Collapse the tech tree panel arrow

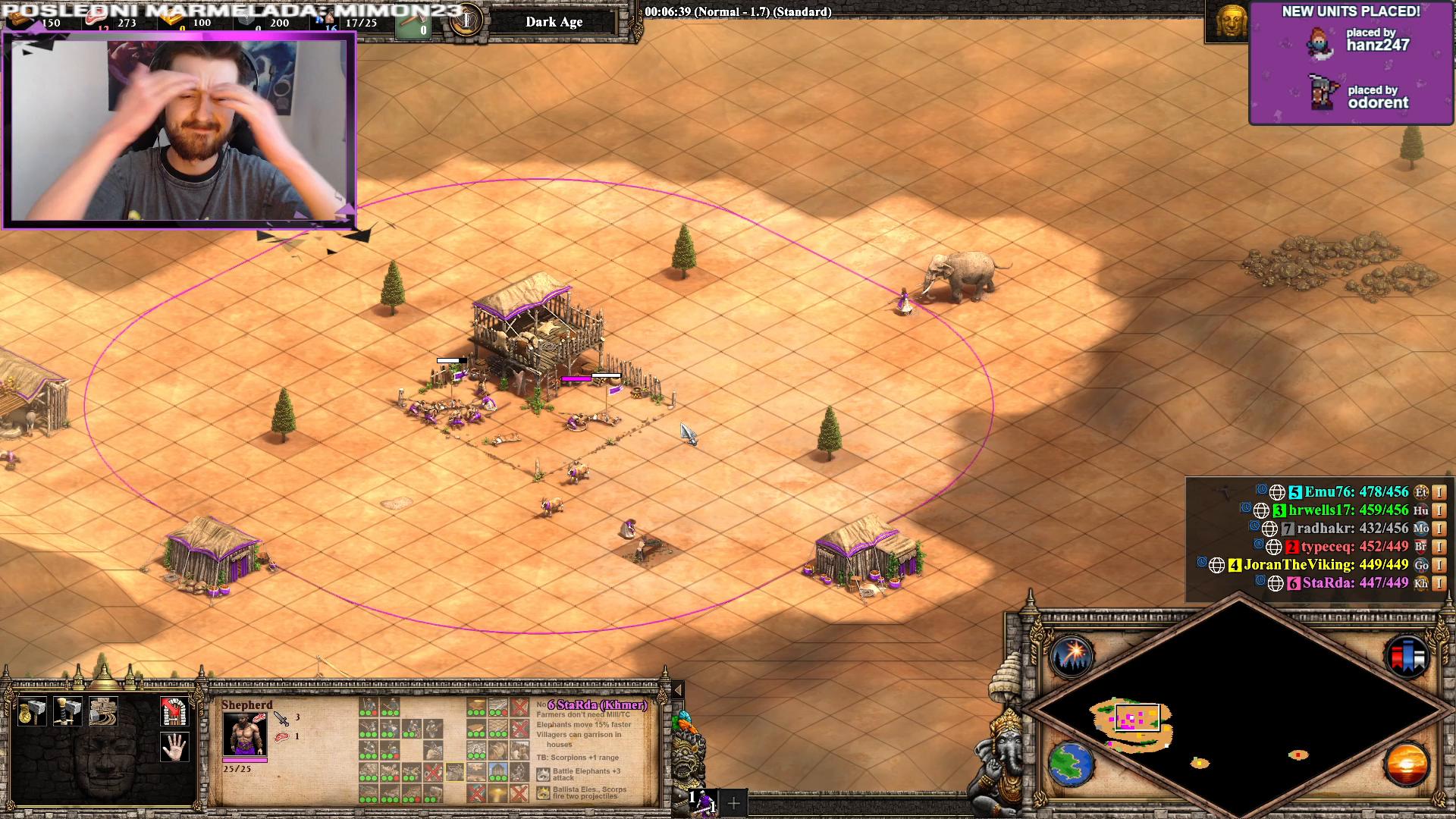pos(678,689)
